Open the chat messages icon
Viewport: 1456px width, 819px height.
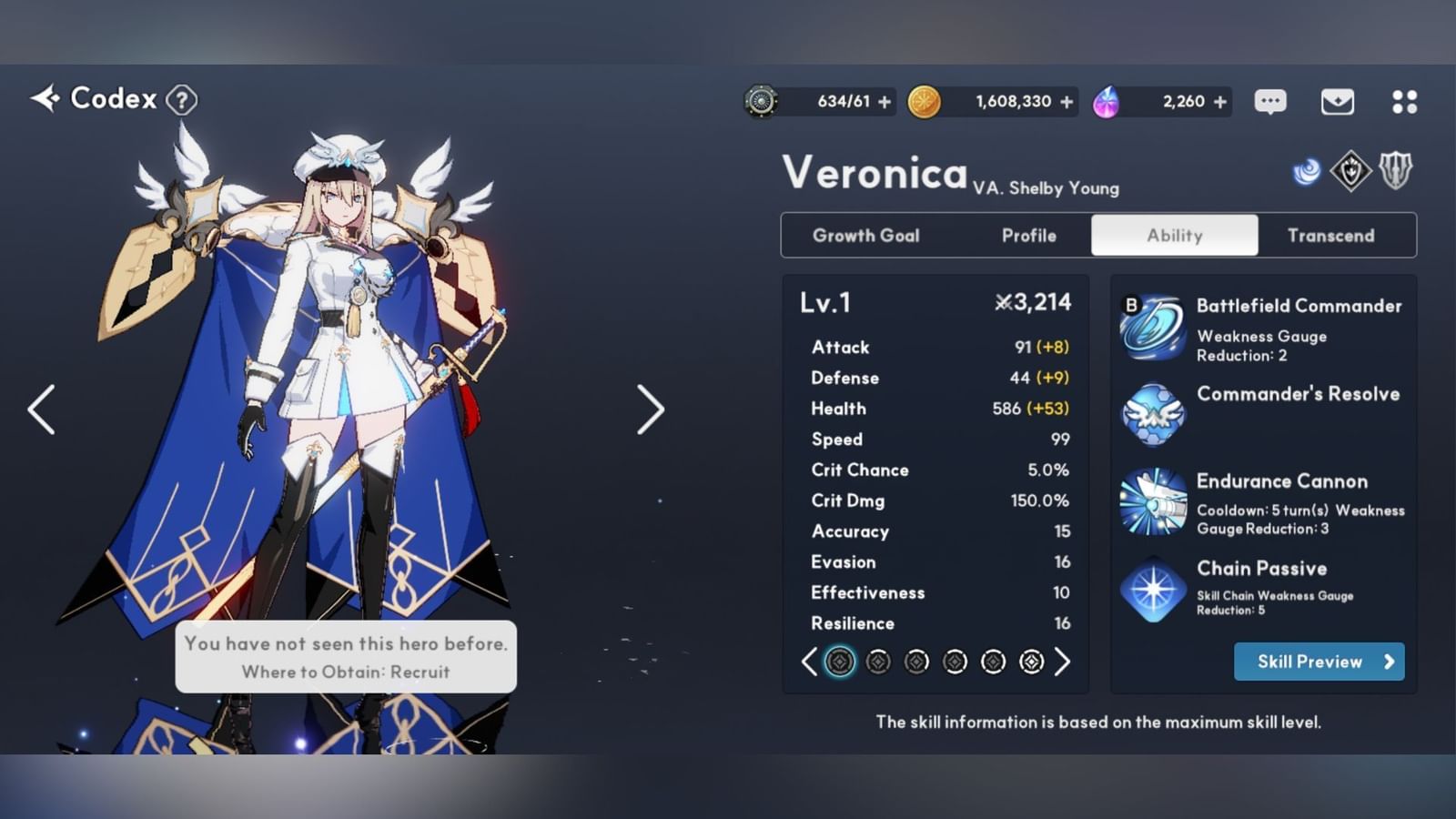1270,101
